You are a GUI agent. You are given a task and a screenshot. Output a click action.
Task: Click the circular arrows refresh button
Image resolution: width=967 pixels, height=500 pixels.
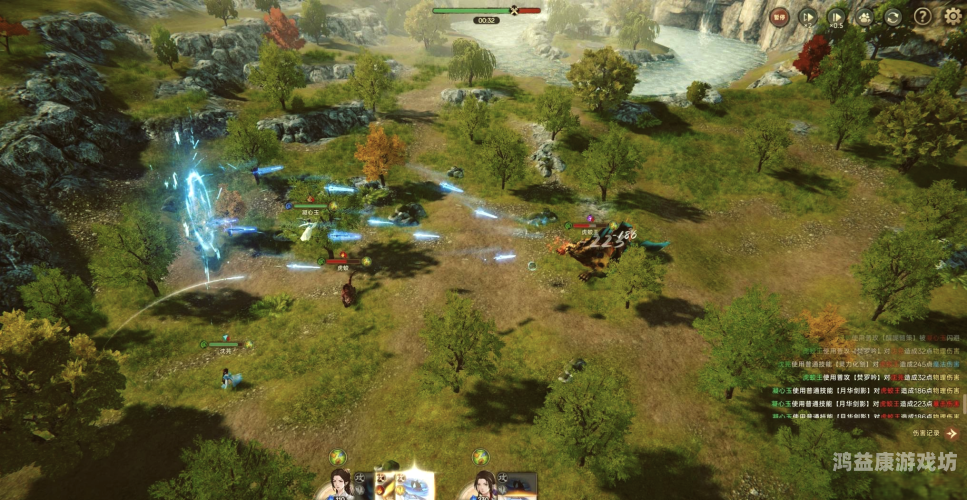coord(893,16)
